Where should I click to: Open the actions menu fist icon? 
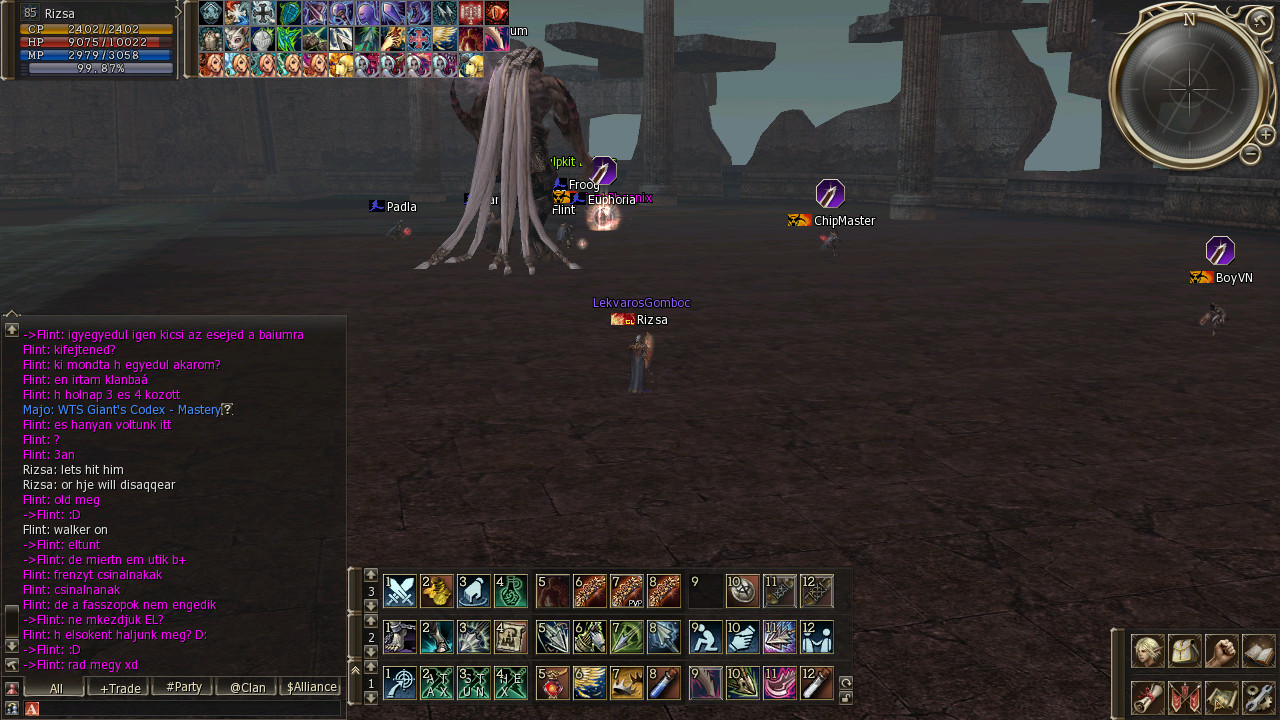point(1222,651)
